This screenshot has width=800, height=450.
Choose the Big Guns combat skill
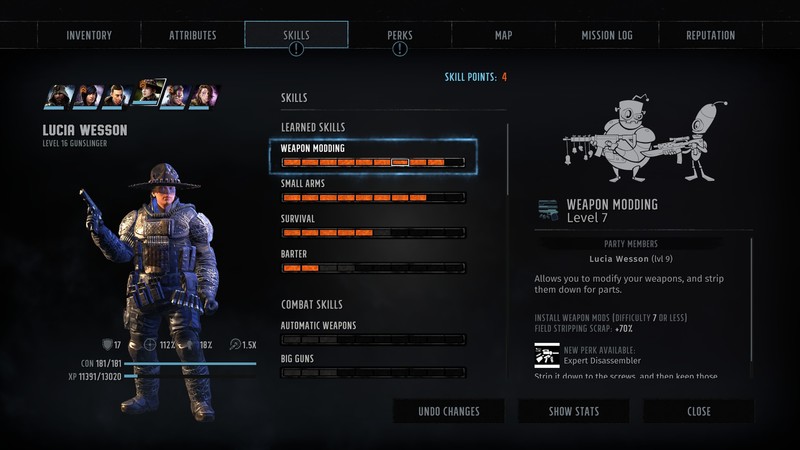click(373, 363)
